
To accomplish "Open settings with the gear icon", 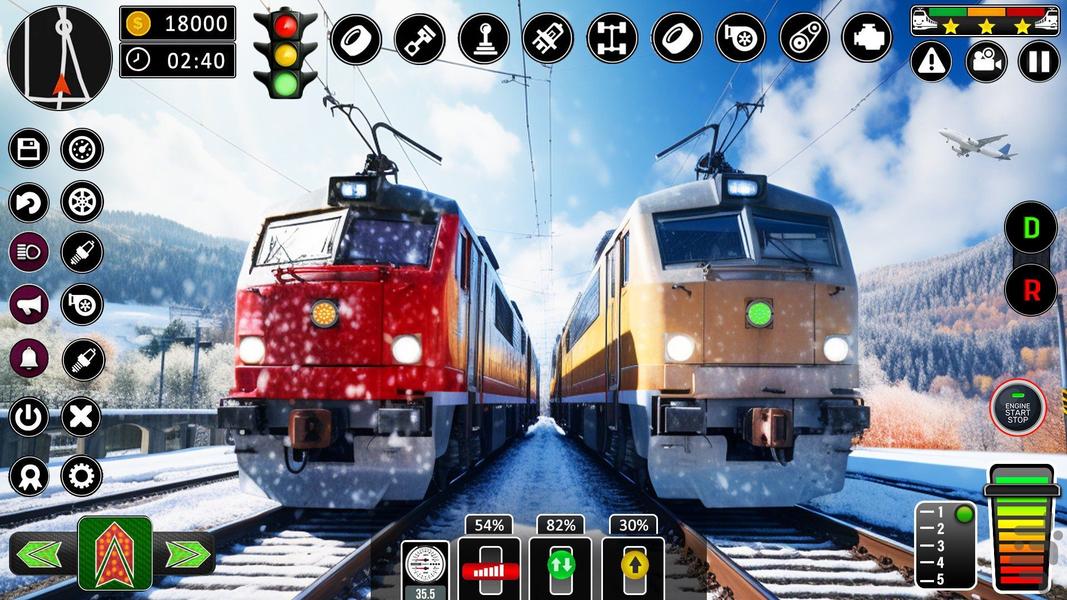I will [x=82, y=475].
